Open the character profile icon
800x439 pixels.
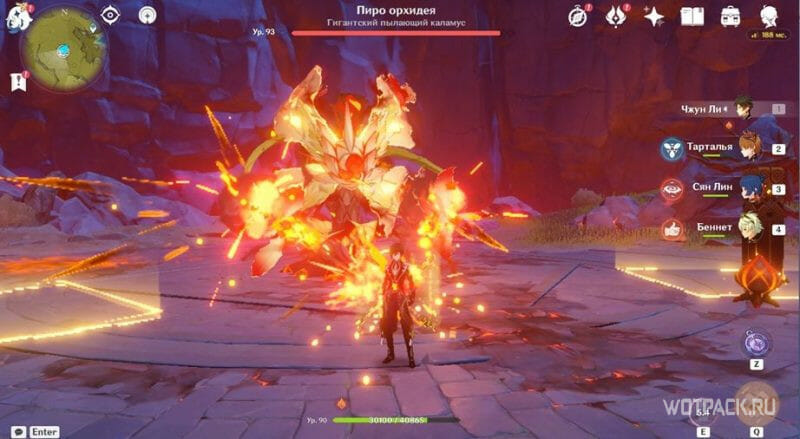coord(769,16)
